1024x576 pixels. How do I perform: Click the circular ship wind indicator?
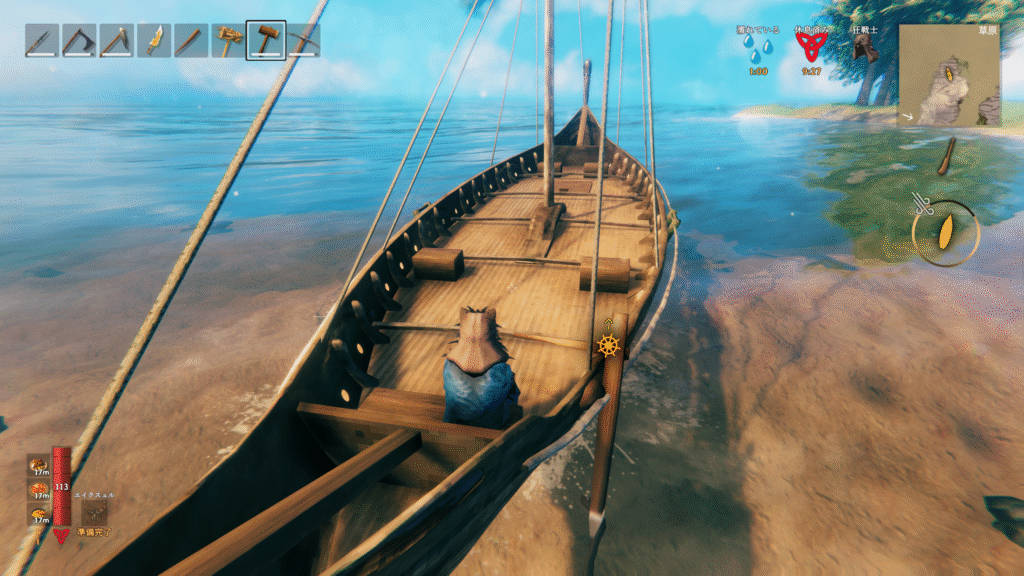[945, 233]
